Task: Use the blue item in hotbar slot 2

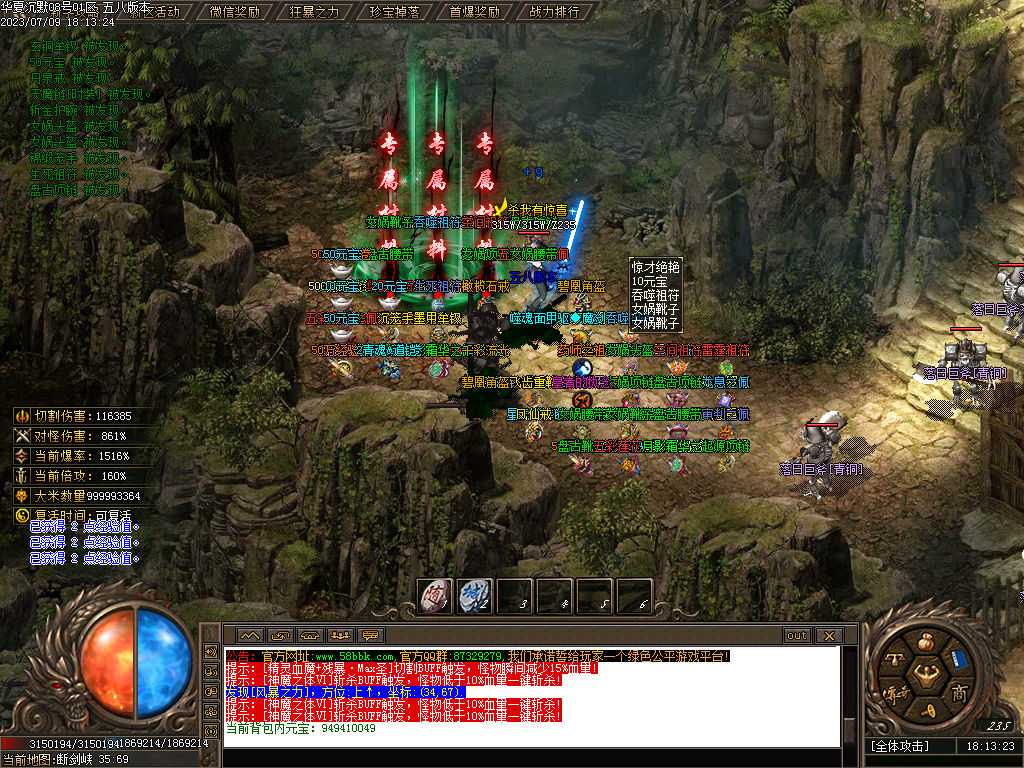Action: coord(475,596)
